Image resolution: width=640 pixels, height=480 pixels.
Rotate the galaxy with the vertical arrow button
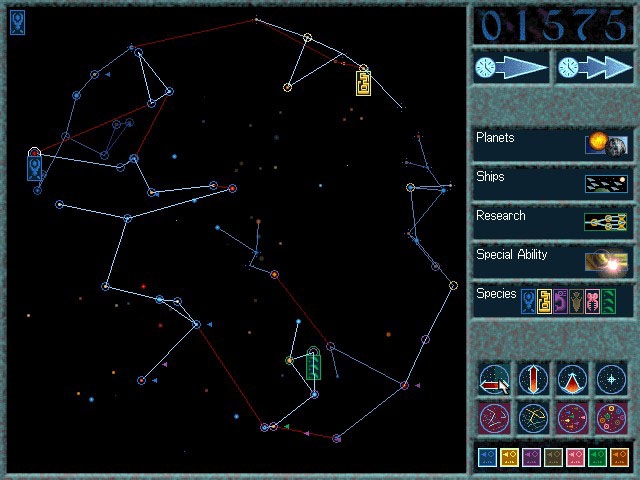[533, 379]
